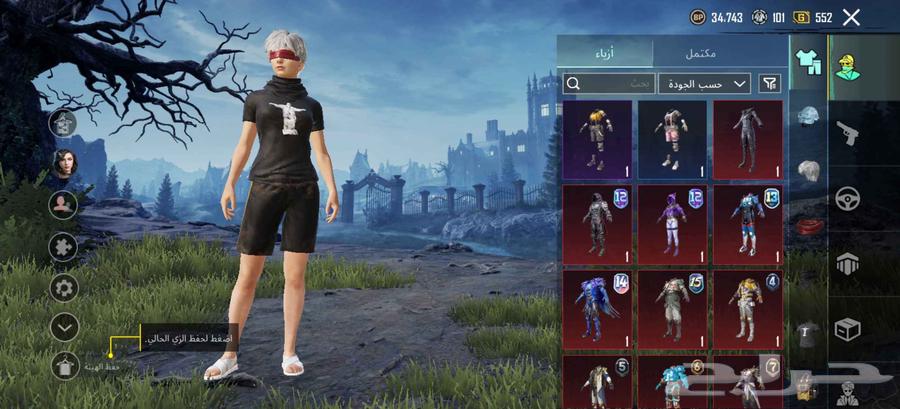Open the حسب الجودة sort dropdown
The height and width of the screenshot is (409, 900).
[704, 83]
